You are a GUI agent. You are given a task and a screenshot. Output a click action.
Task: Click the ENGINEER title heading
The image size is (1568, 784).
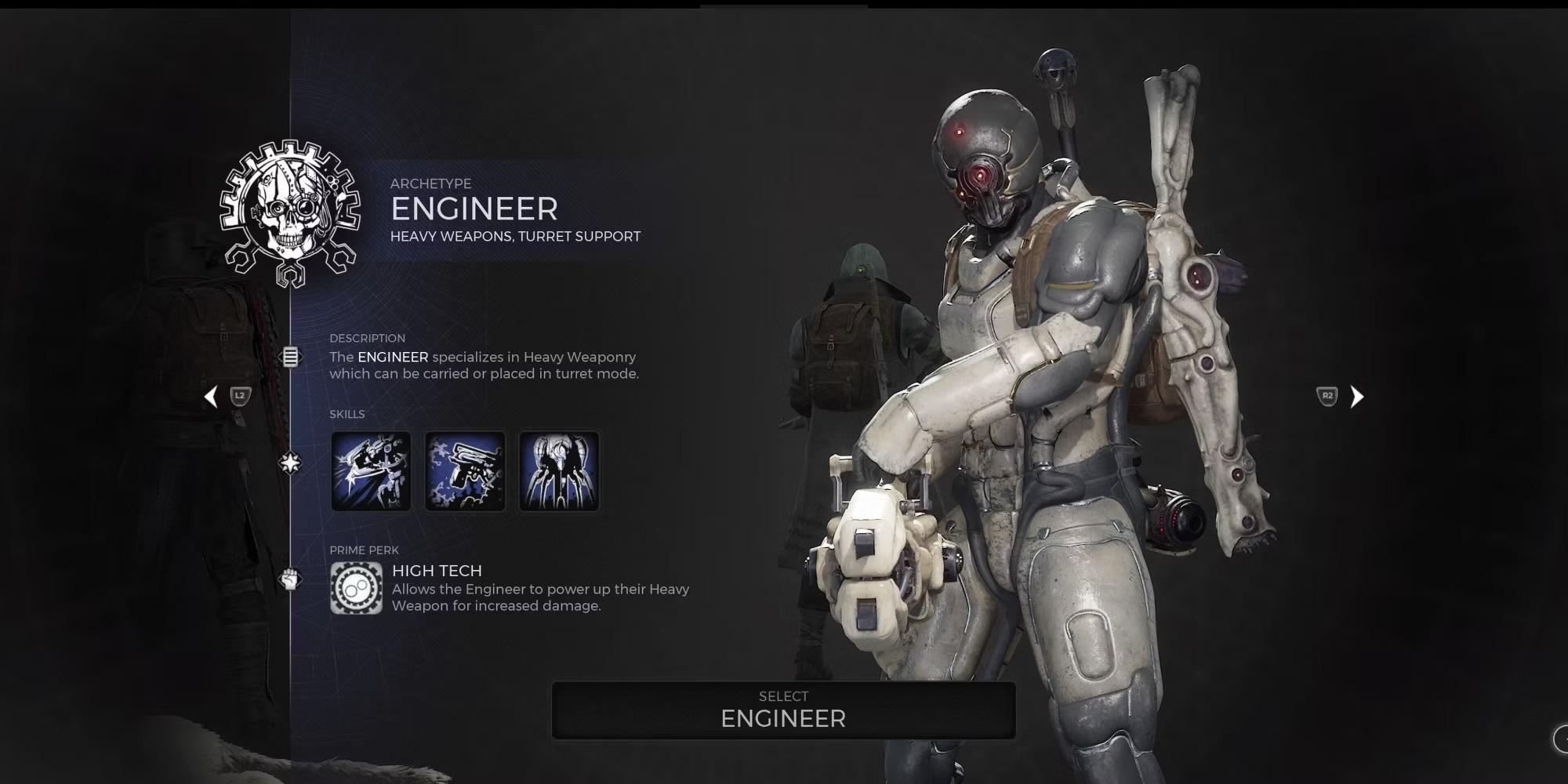coord(474,209)
